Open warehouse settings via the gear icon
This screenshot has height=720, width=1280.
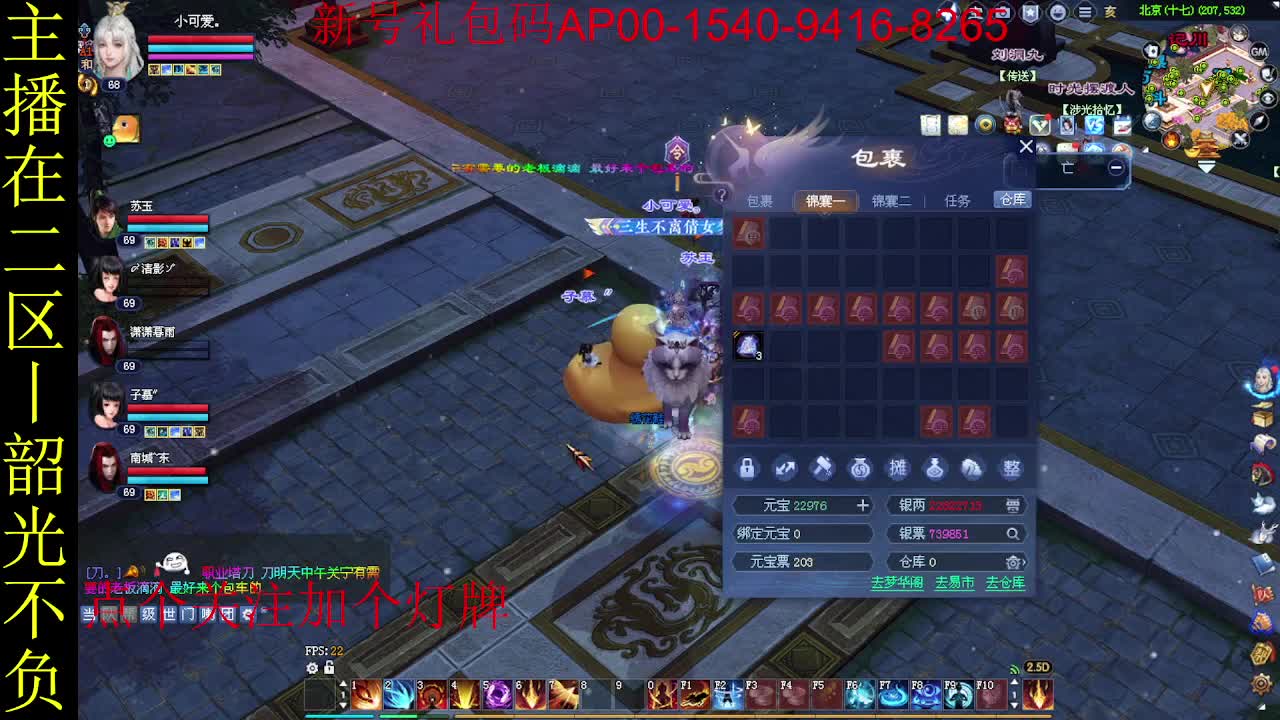1012,562
